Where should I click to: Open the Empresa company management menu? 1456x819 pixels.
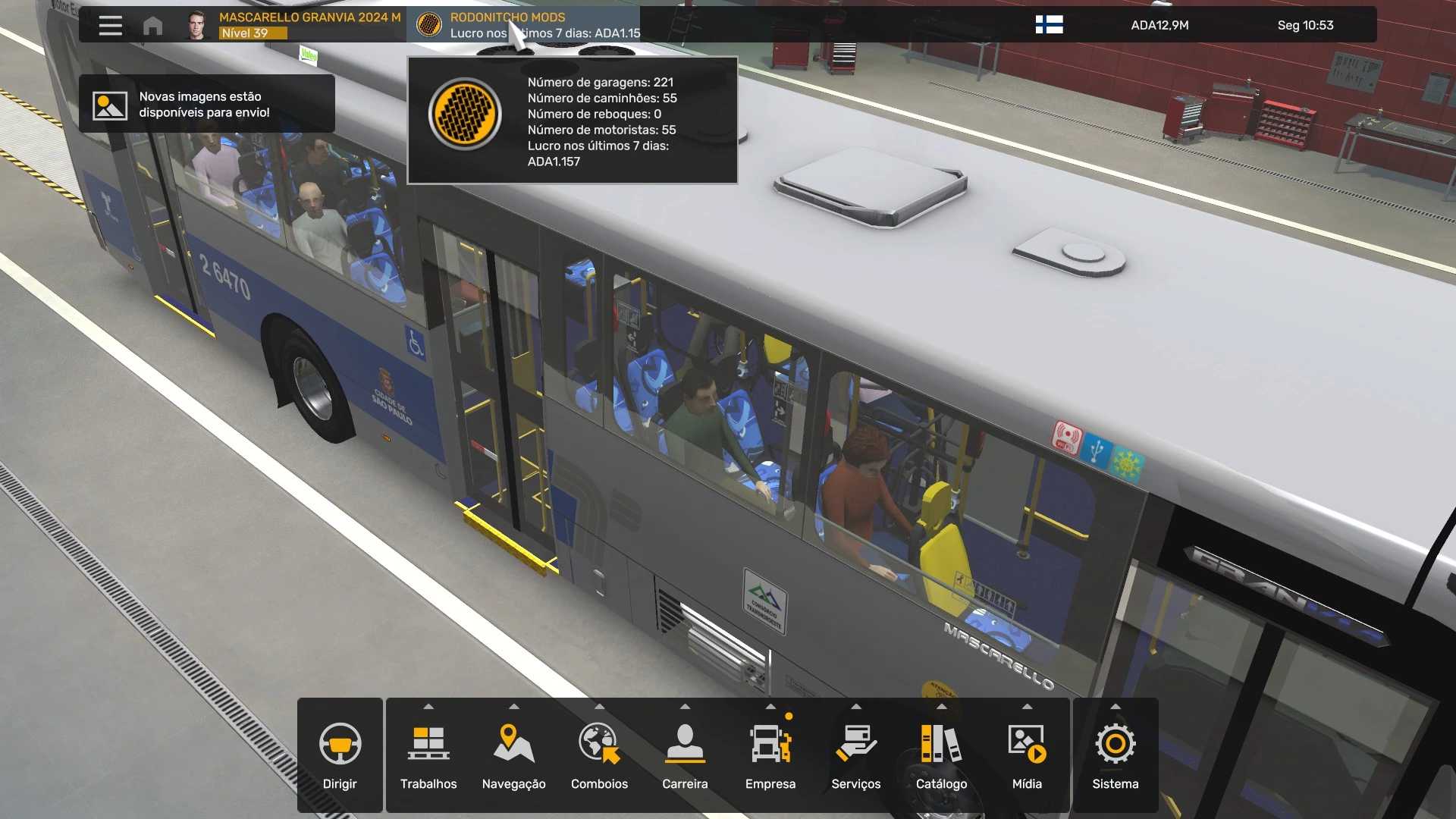coord(770,755)
